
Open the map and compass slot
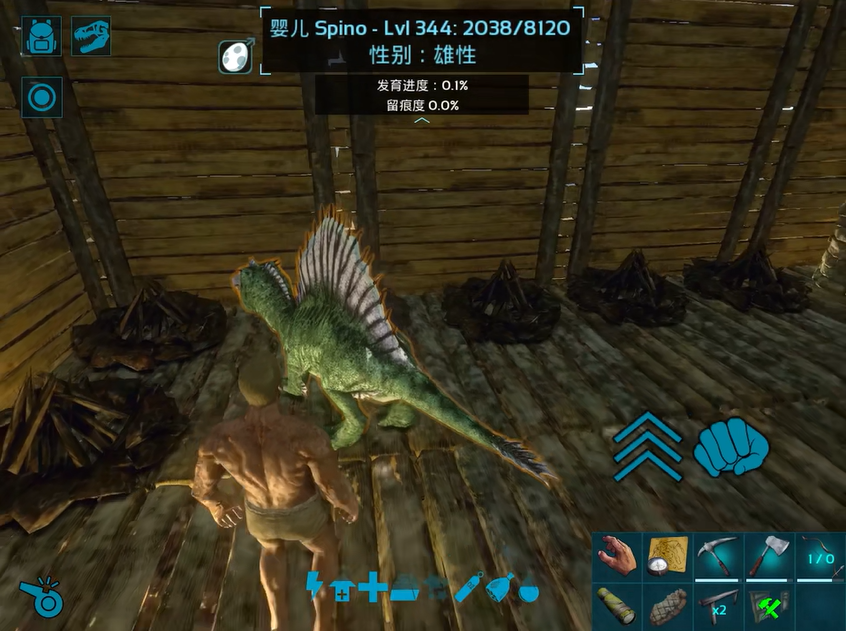pyautogui.click(x=667, y=557)
